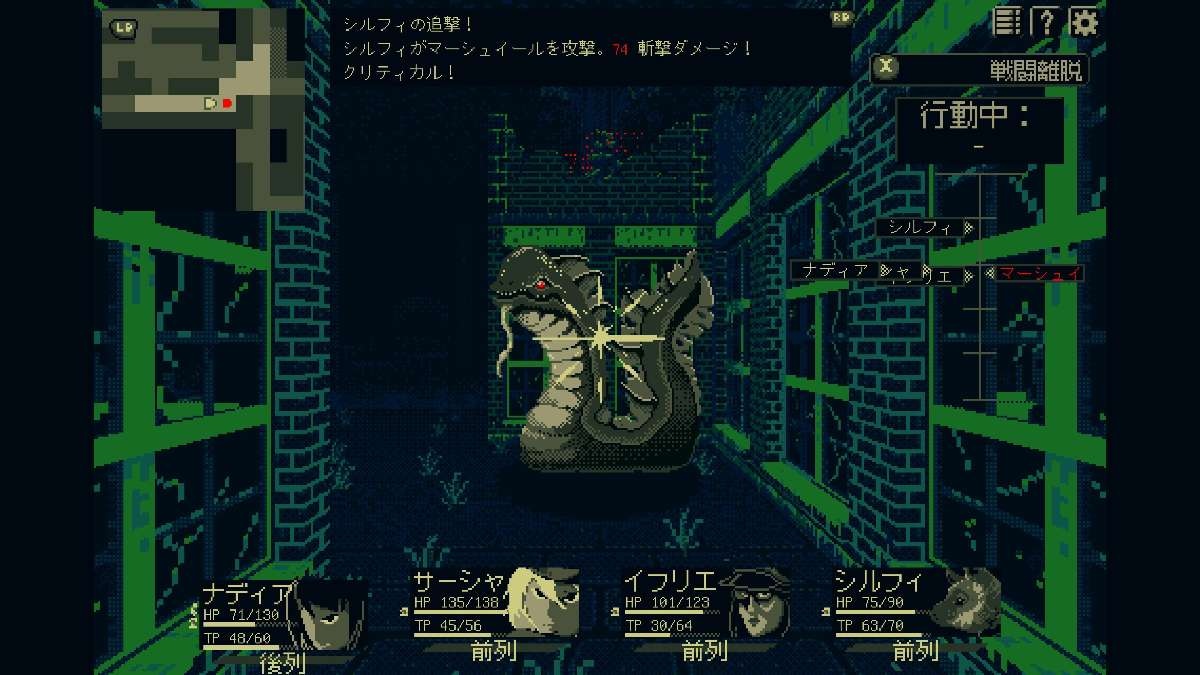The width and height of the screenshot is (1200, 675).
Task: Click シルフィ's turn order marker
Action: click(925, 227)
